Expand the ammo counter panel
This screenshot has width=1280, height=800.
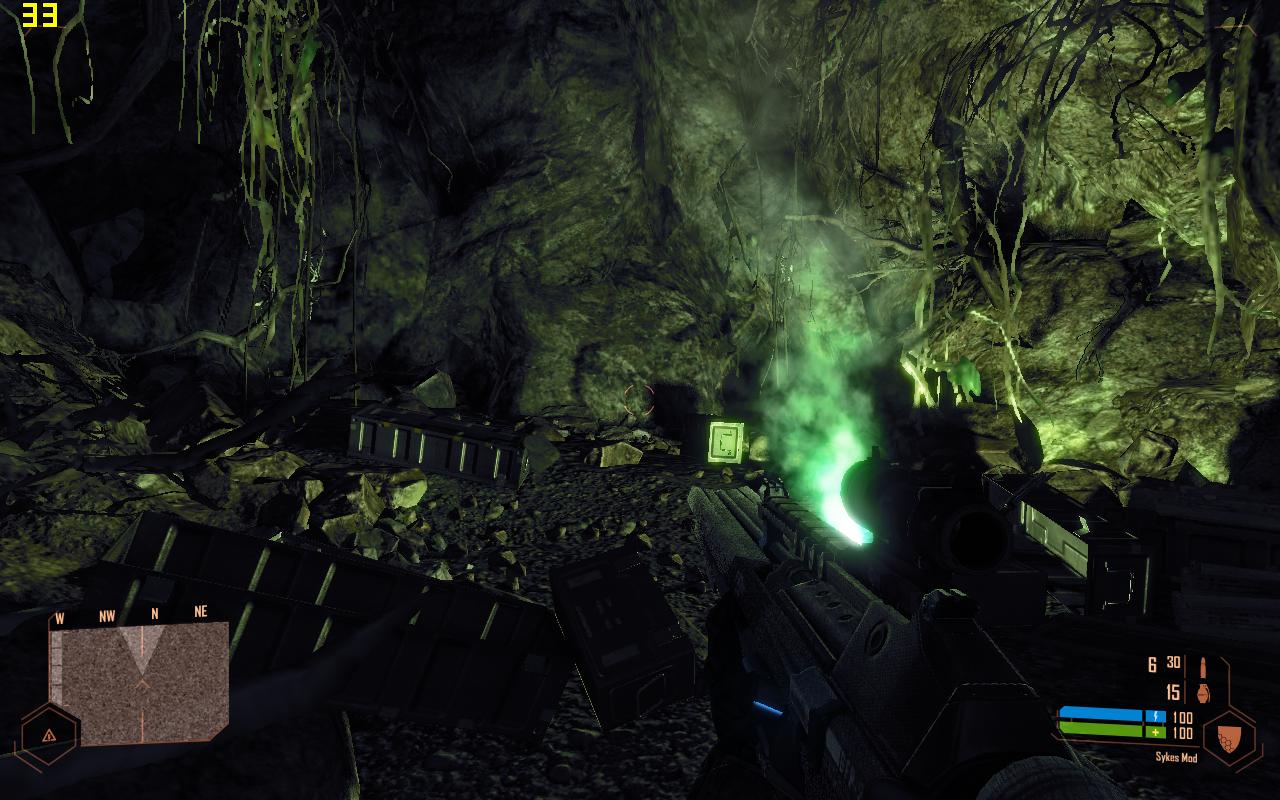pyautogui.click(x=1180, y=680)
